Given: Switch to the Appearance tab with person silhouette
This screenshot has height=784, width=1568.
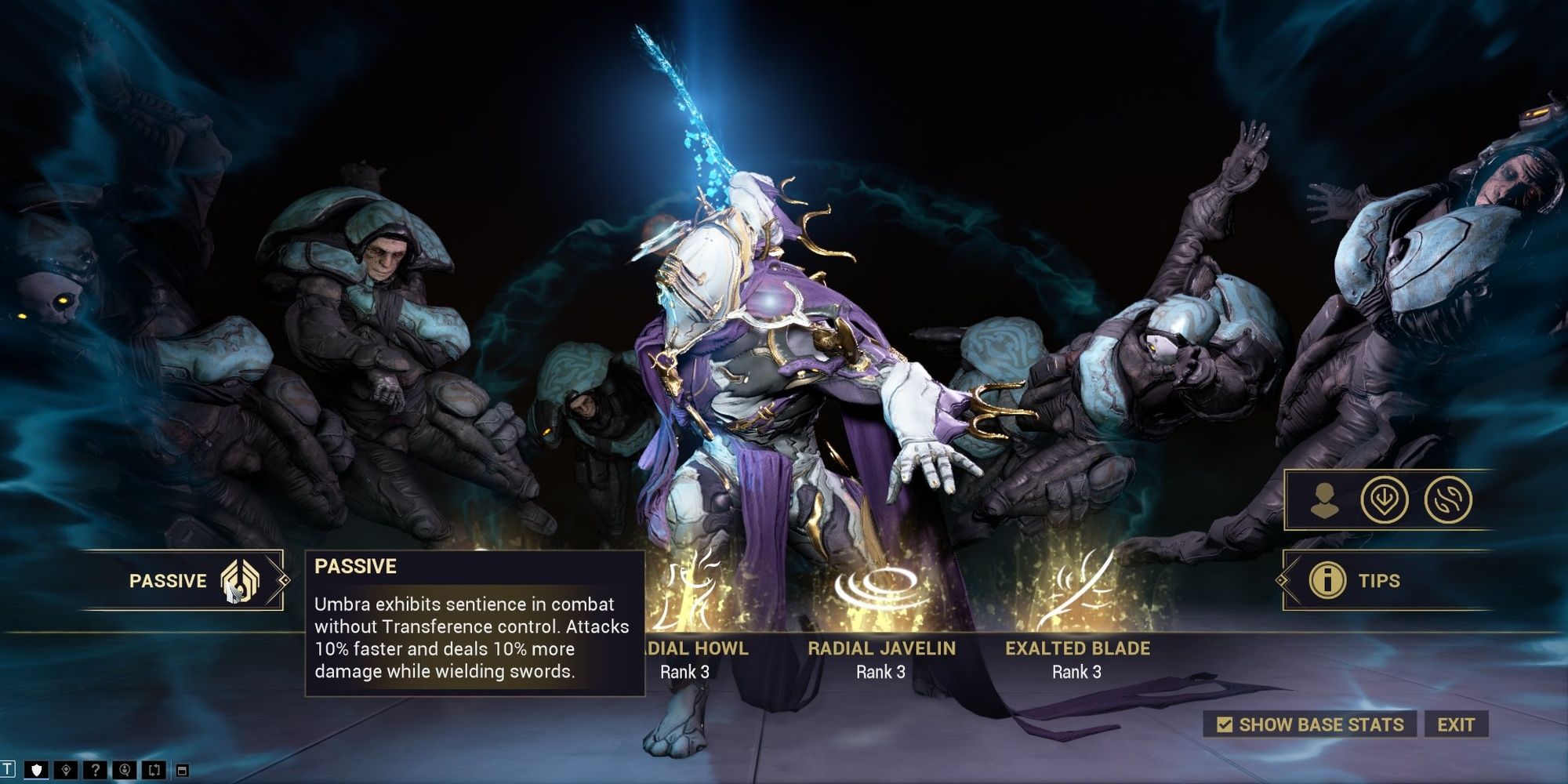Looking at the screenshot, I should point(1325,499).
